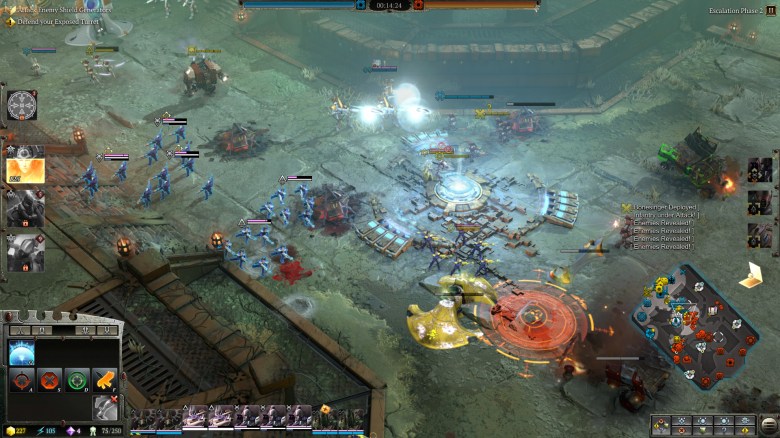Click the grey crossed-out ability icon
Viewport: 780px width, 438px height.
[x=104, y=406]
